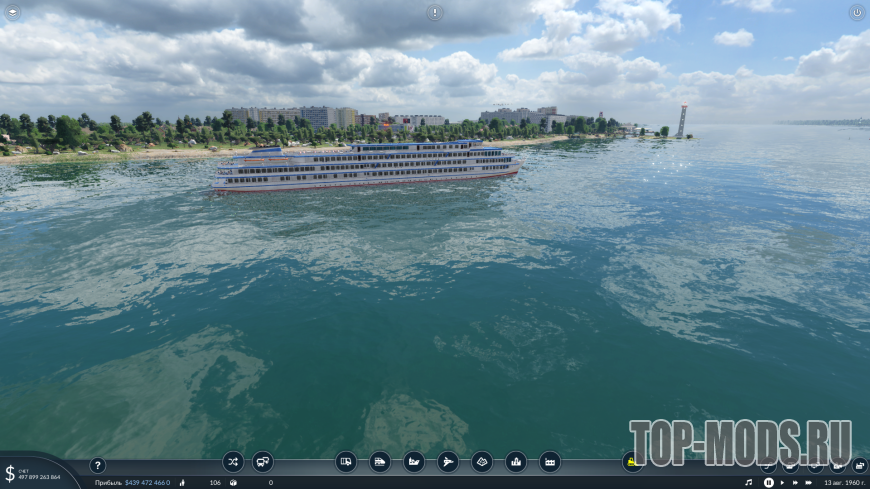870x489 pixels.
Task: Set game speed to double fast-forward
Action: click(795, 482)
